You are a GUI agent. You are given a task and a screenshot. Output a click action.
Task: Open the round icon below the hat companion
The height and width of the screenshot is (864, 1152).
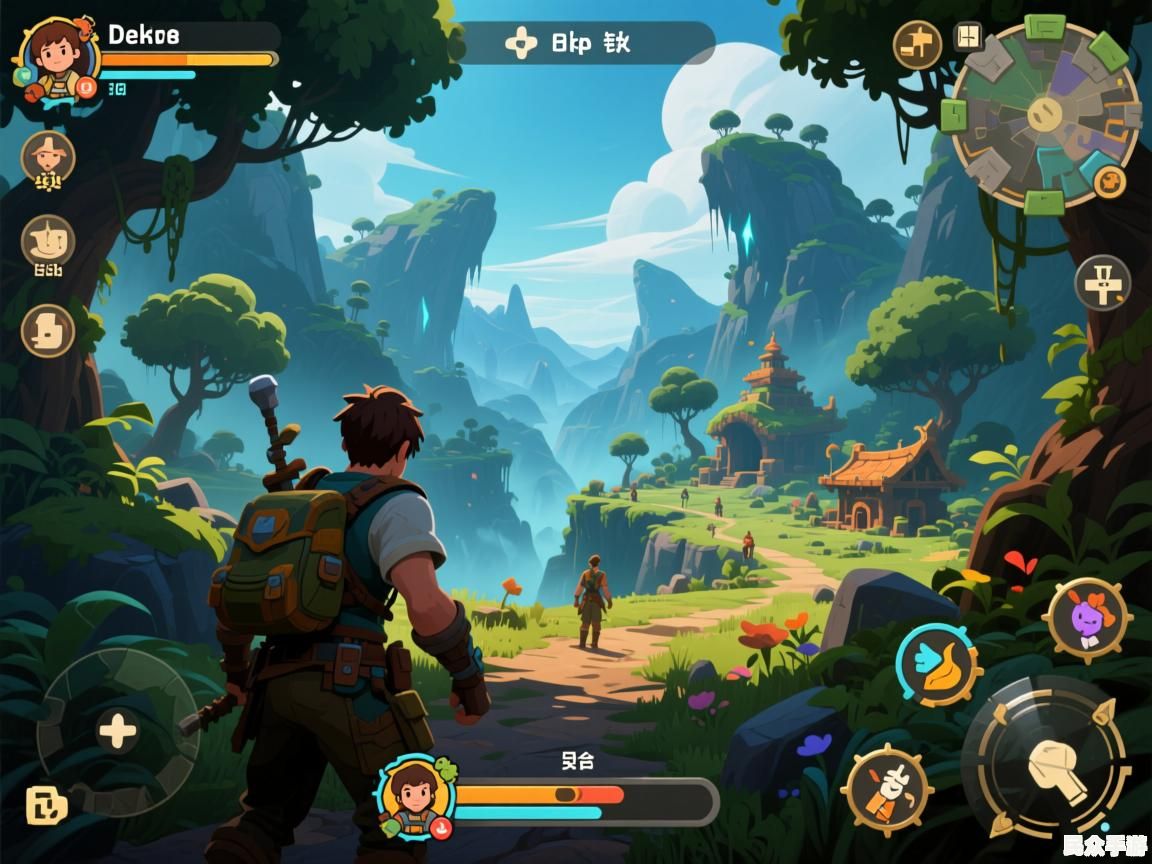tap(47, 243)
